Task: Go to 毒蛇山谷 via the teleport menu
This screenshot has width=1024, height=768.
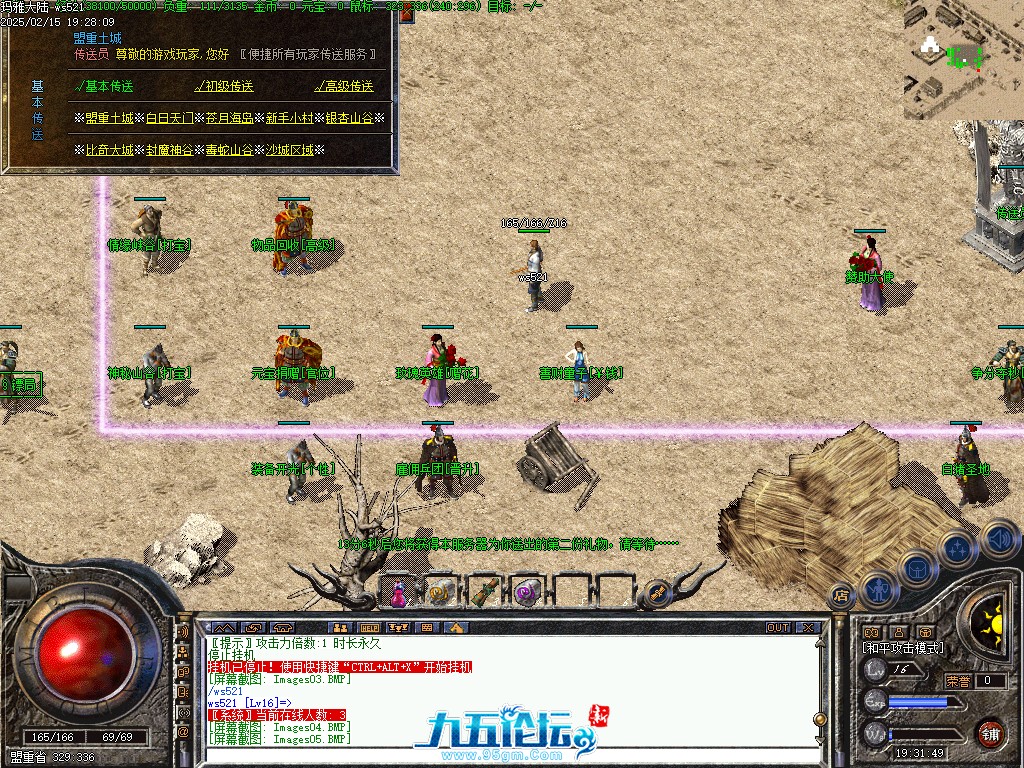Action: (x=230, y=150)
